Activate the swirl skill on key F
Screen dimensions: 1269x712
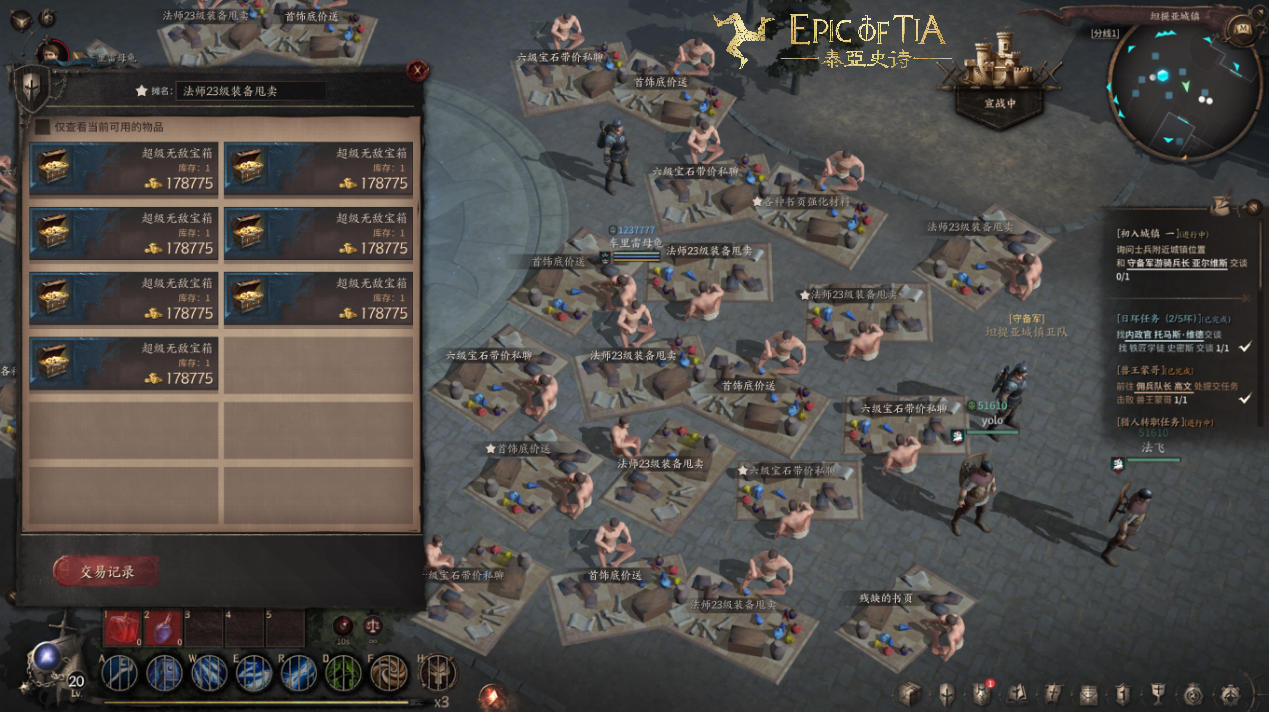(x=388, y=672)
